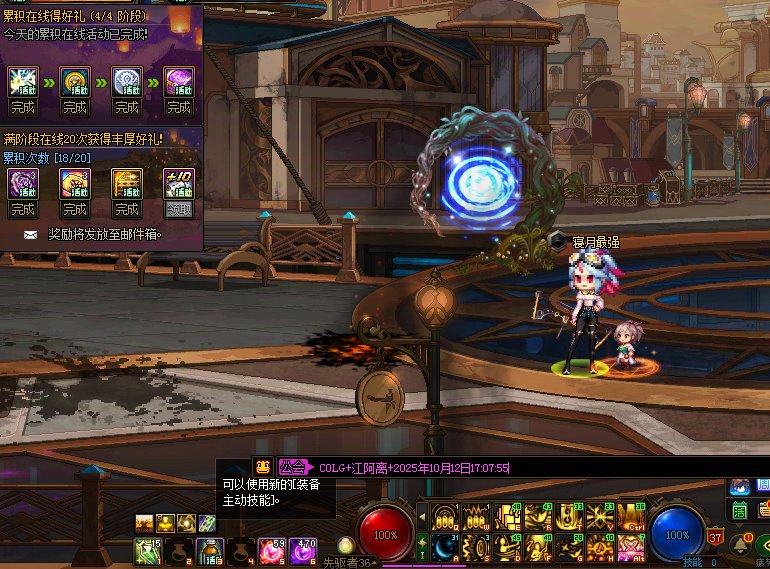The width and height of the screenshot is (770, 569).
Task: Open the 公会 guild chat channel tag
Action: pyautogui.click(x=292, y=467)
